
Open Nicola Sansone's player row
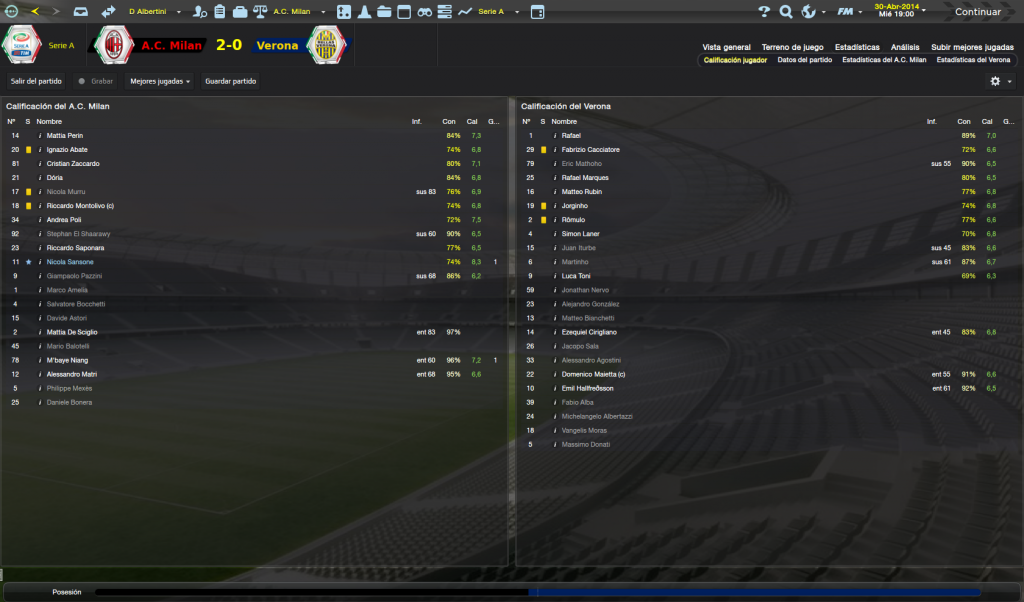point(70,262)
